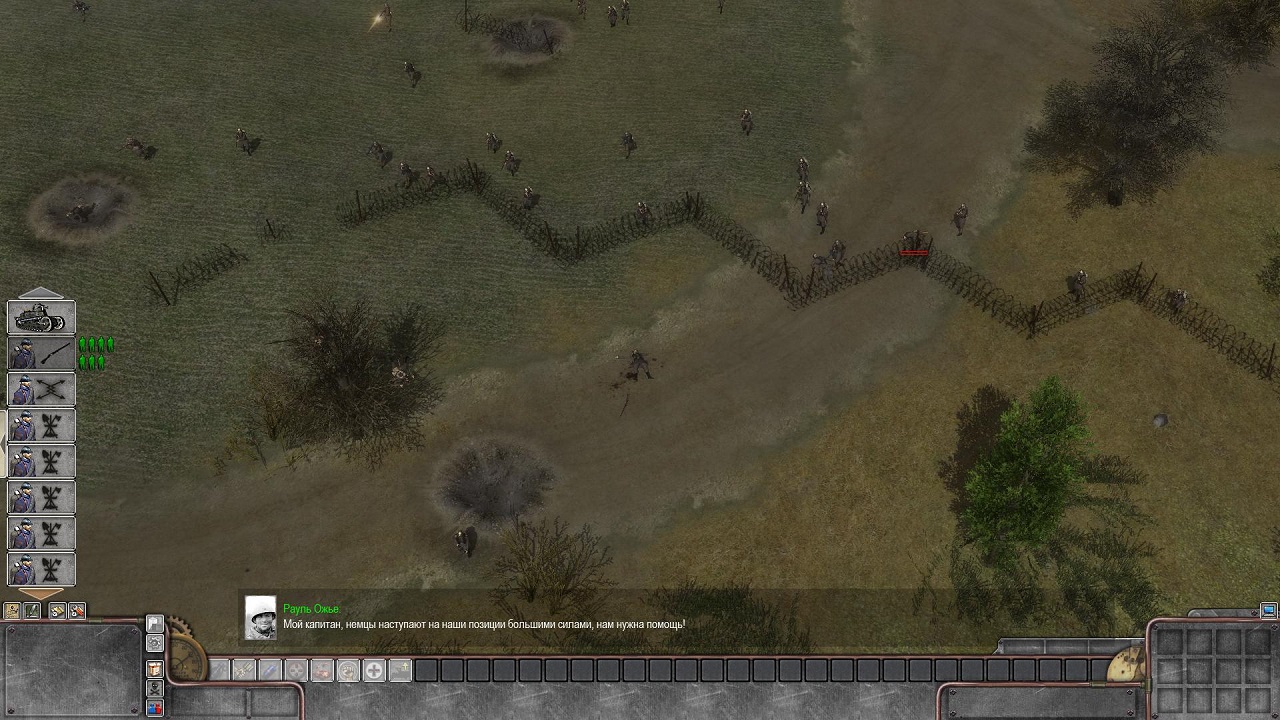Open the gear settings button
The height and width of the screenshot is (720, 1280).
coord(155,645)
